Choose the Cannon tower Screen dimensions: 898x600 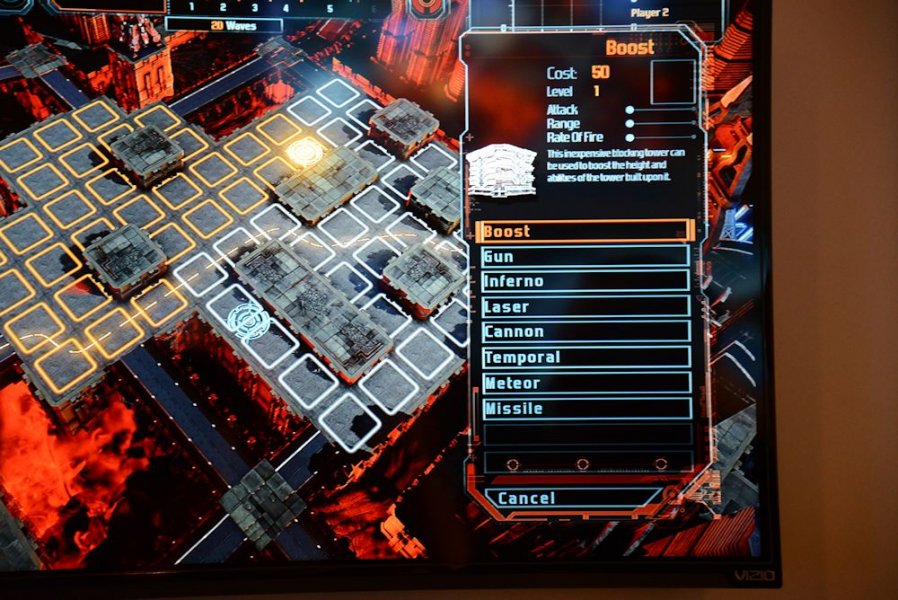coord(585,332)
